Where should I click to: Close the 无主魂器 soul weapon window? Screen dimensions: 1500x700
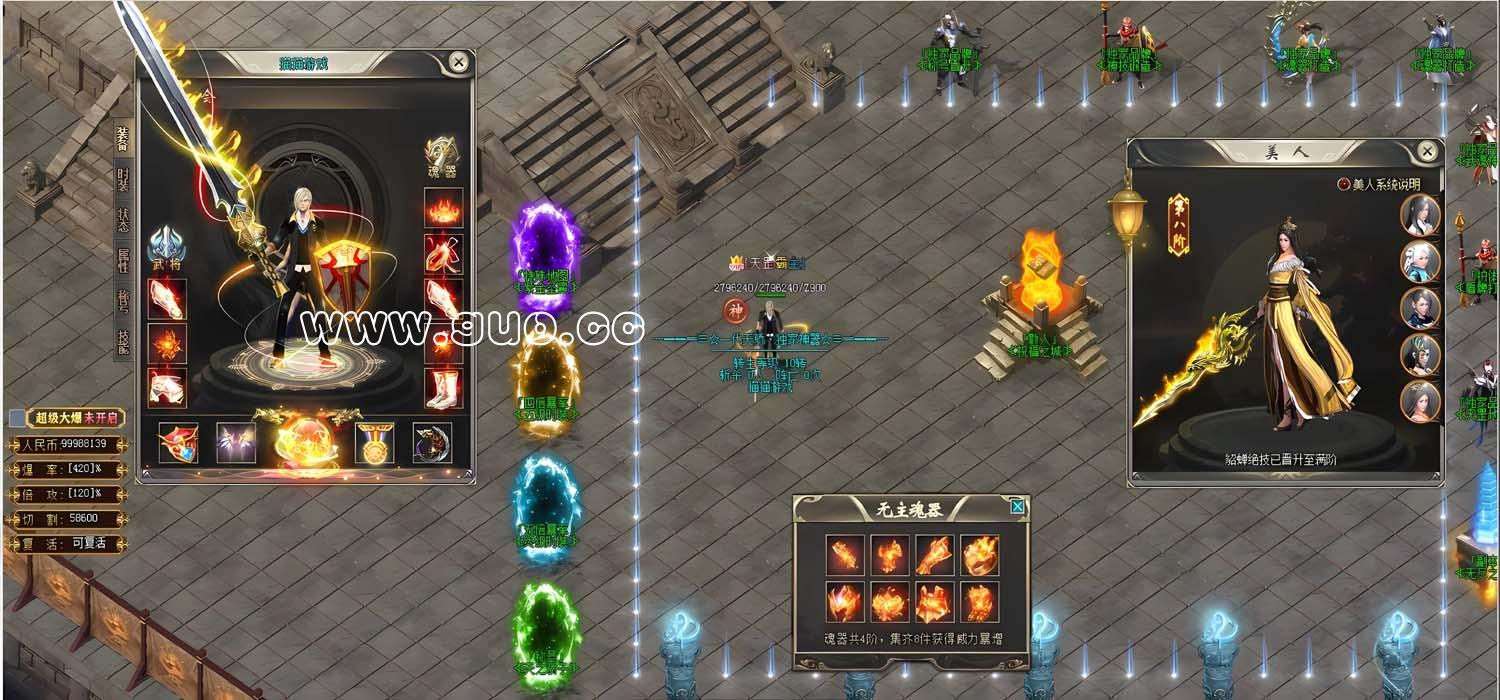tap(1017, 507)
